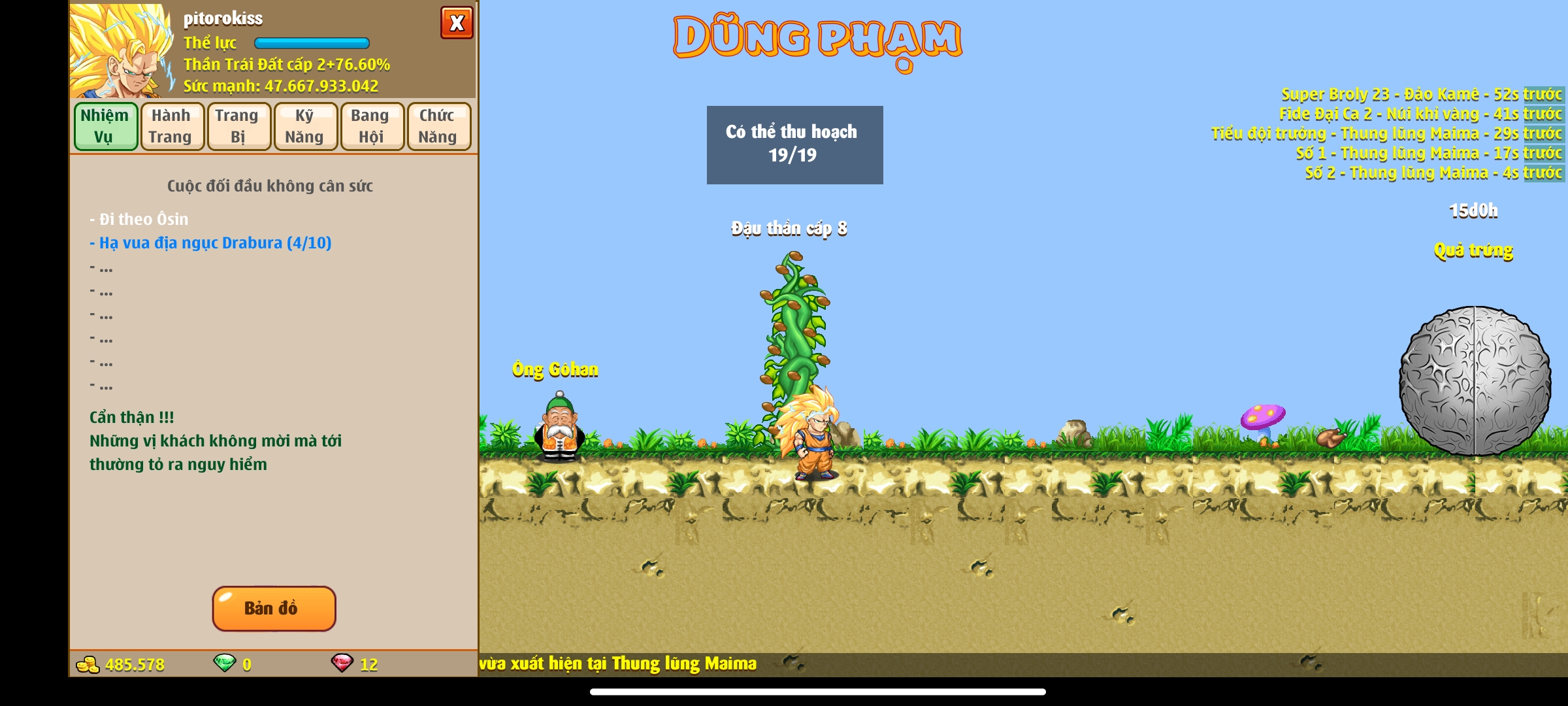The width and height of the screenshot is (1568, 706).
Task: Open the Có thể thu hoạch 19/19 panel
Action: (794, 144)
